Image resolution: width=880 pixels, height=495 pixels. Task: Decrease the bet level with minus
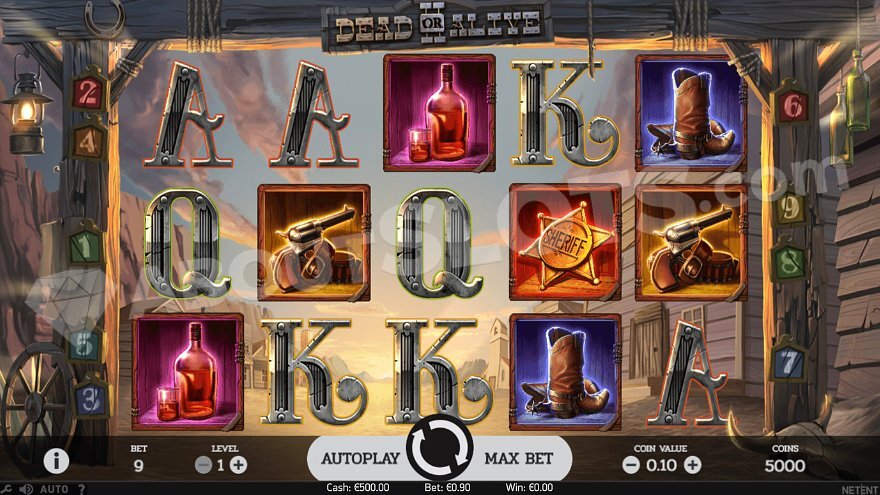point(203,464)
